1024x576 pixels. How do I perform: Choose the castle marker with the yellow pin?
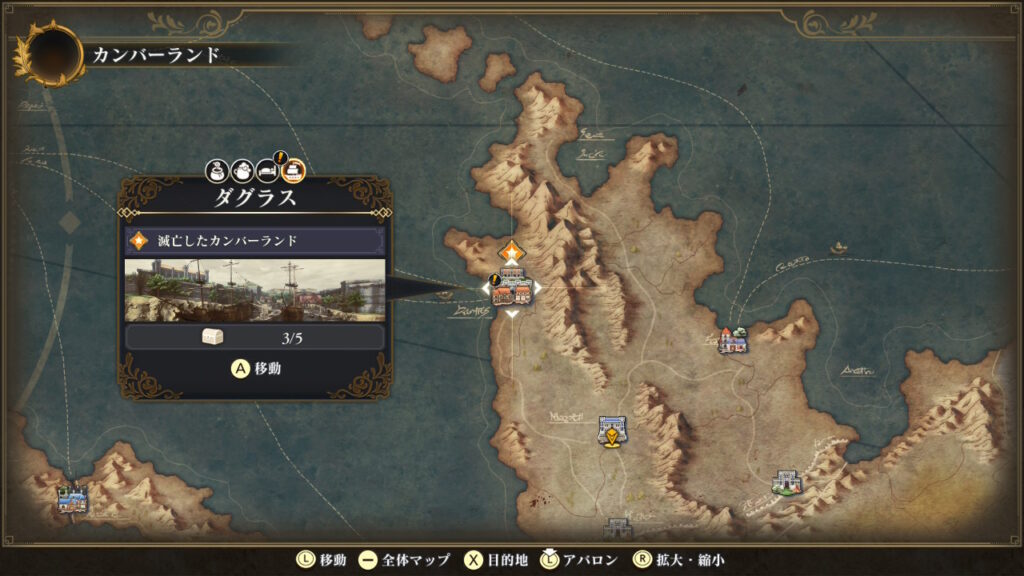(611, 430)
